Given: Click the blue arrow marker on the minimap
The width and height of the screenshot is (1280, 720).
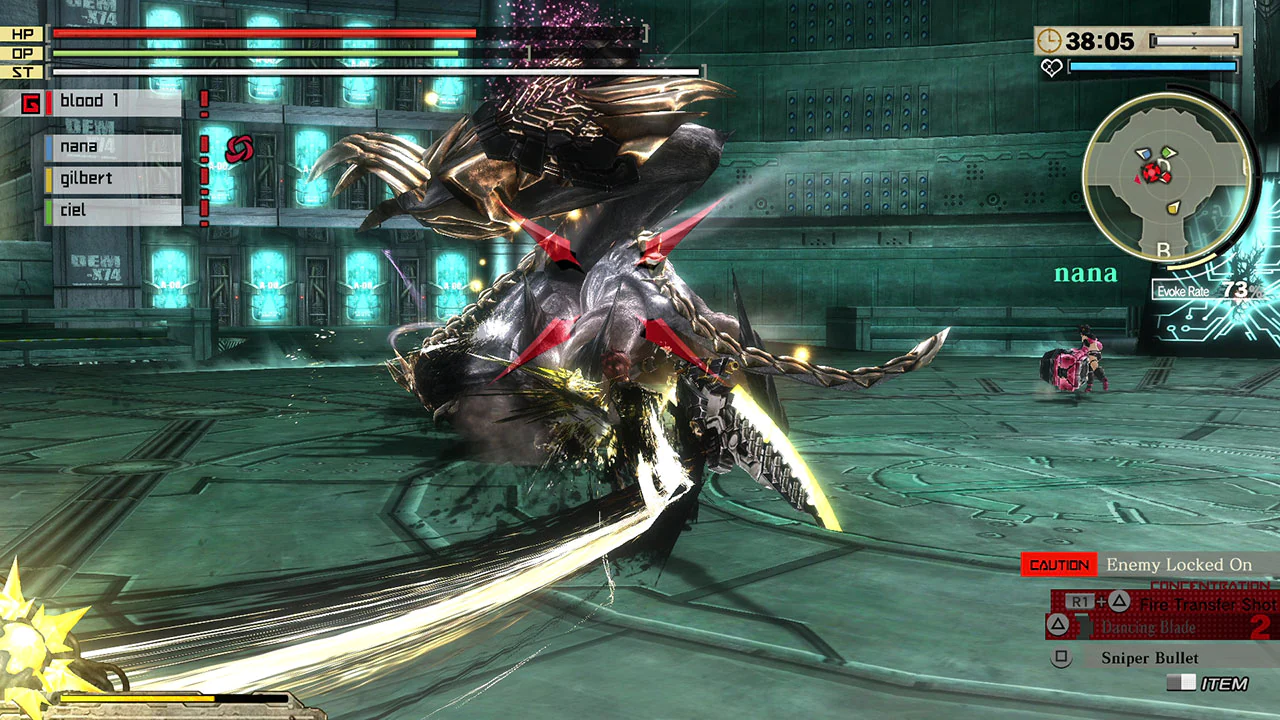Looking at the screenshot, I should [x=1144, y=153].
